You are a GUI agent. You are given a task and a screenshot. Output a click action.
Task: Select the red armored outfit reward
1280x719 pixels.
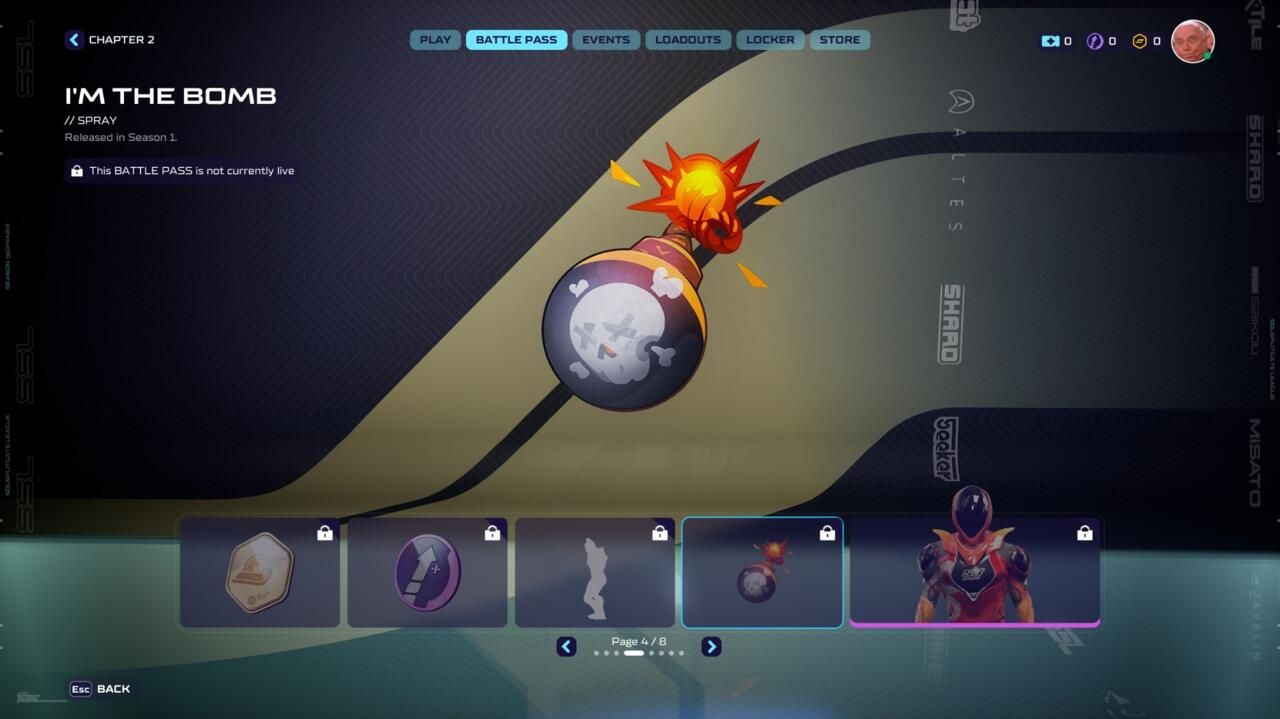pos(974,572)
